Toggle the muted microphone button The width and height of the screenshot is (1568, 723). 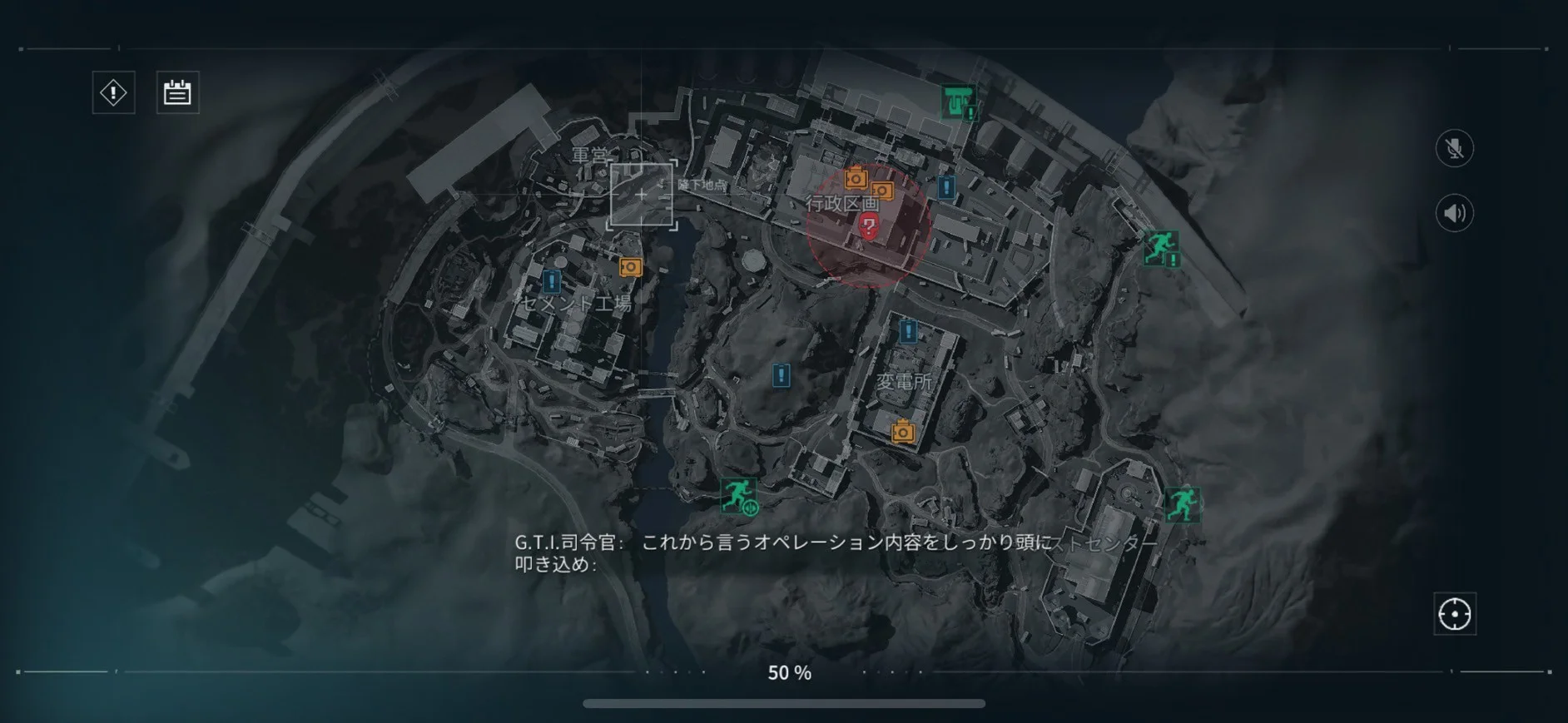pos(1454,149)
